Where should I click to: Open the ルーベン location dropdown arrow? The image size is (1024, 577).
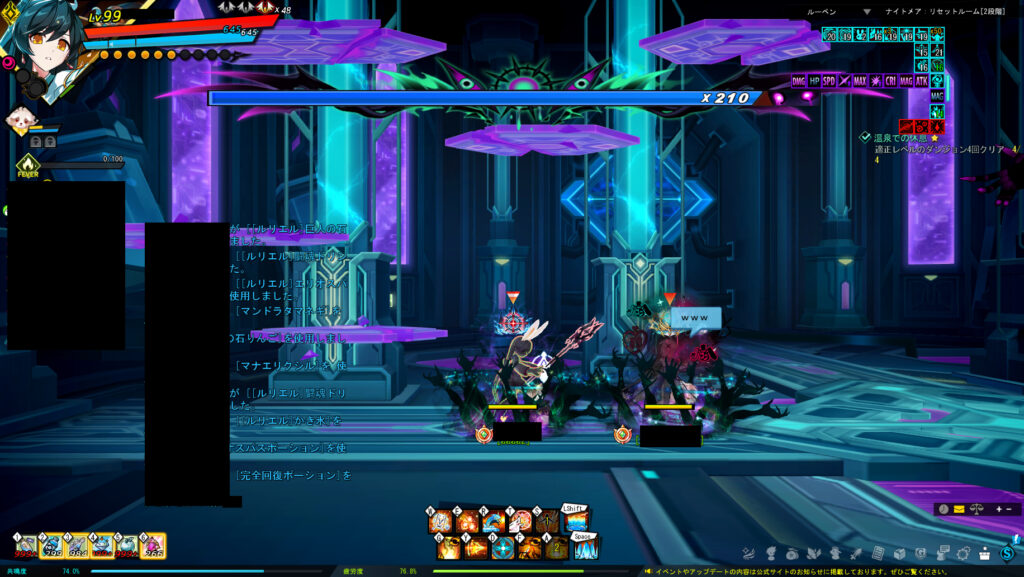[867, 12]
